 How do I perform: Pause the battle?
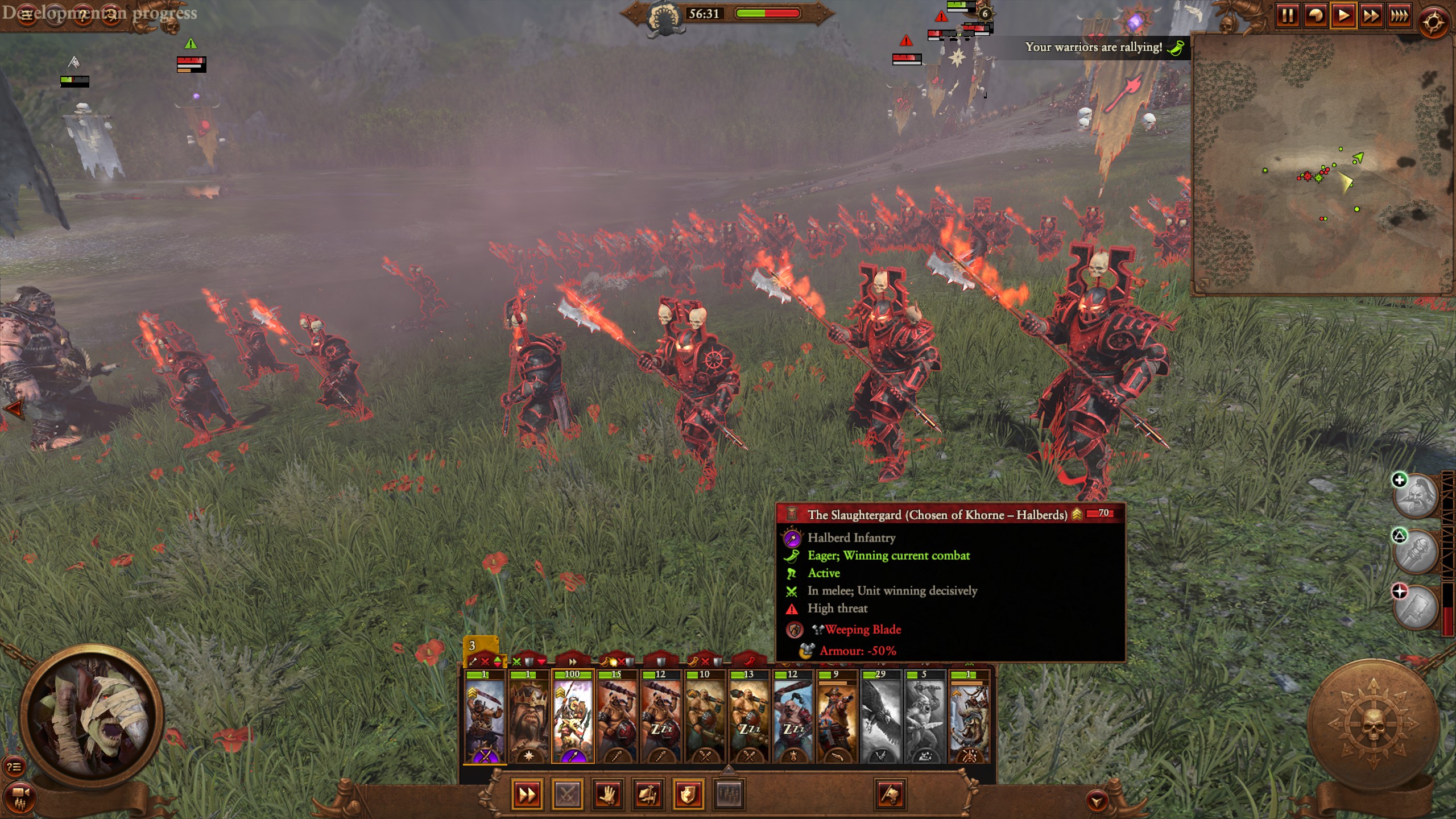1288,15
